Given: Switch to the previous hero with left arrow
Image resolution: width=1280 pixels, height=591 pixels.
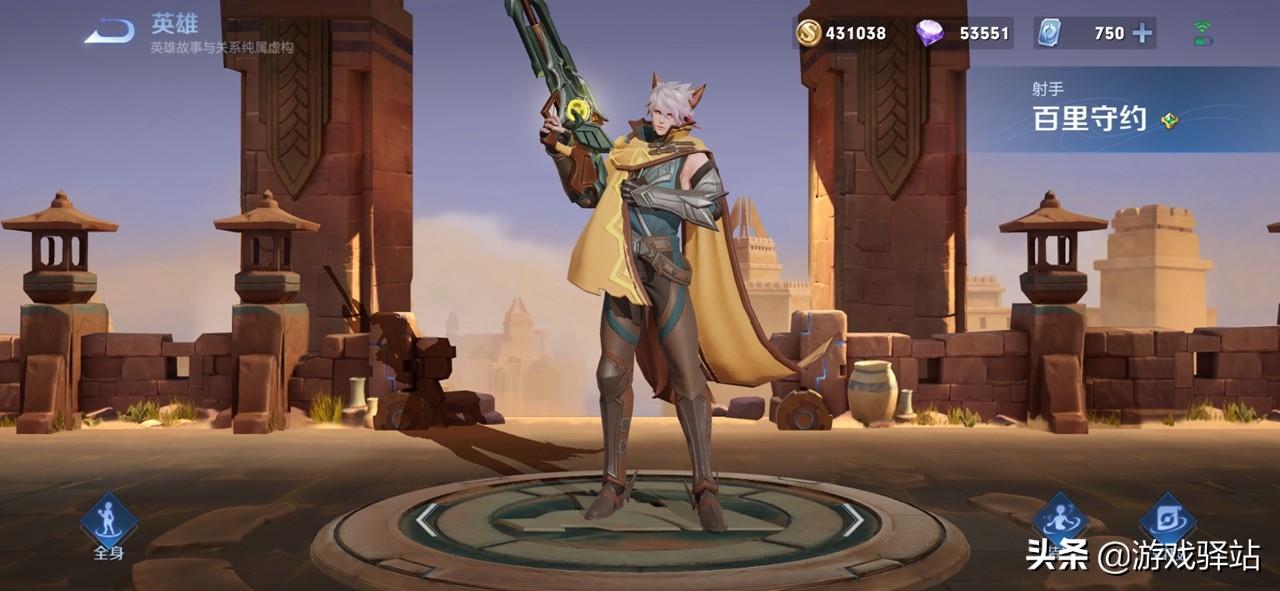Looking at the screenshot, I should [x=427, y=519].
